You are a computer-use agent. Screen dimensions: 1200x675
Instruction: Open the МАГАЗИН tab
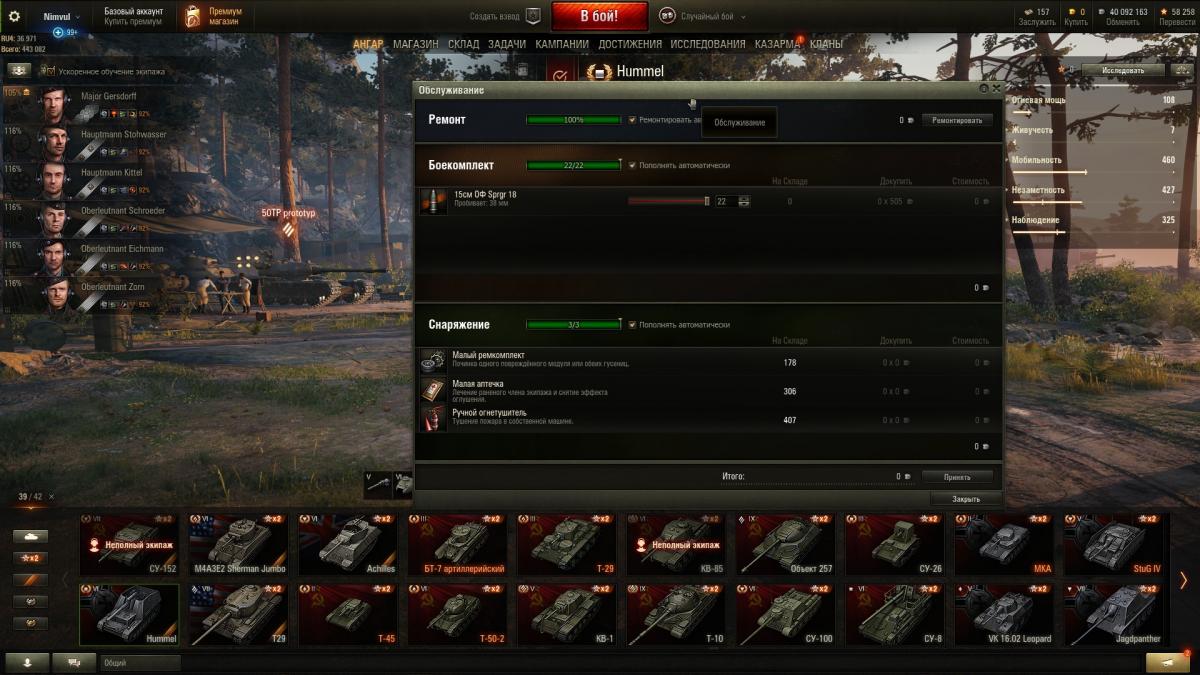coord(415,44)
